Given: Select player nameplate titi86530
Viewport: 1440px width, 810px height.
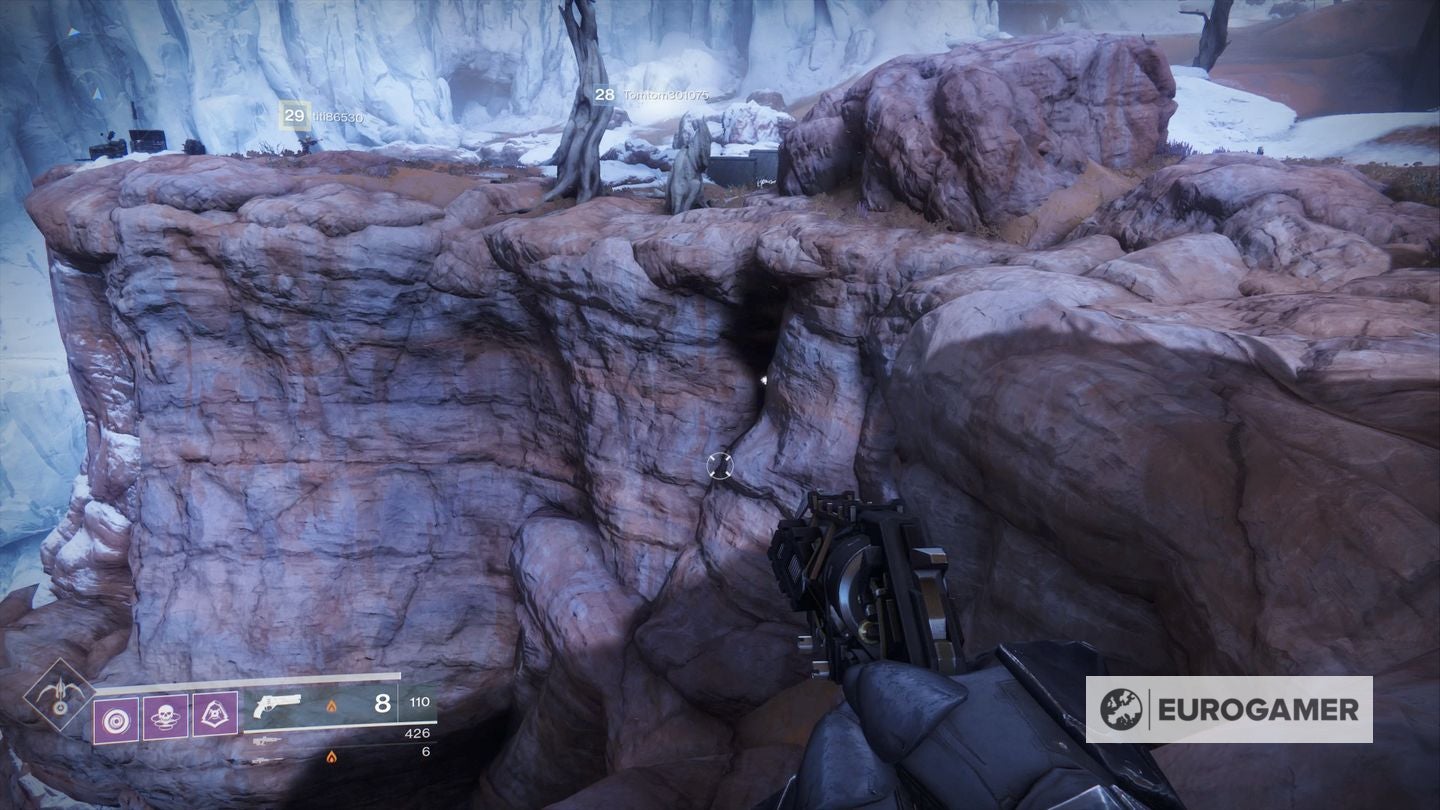Looking at the screenshot, I should (322, 117).
